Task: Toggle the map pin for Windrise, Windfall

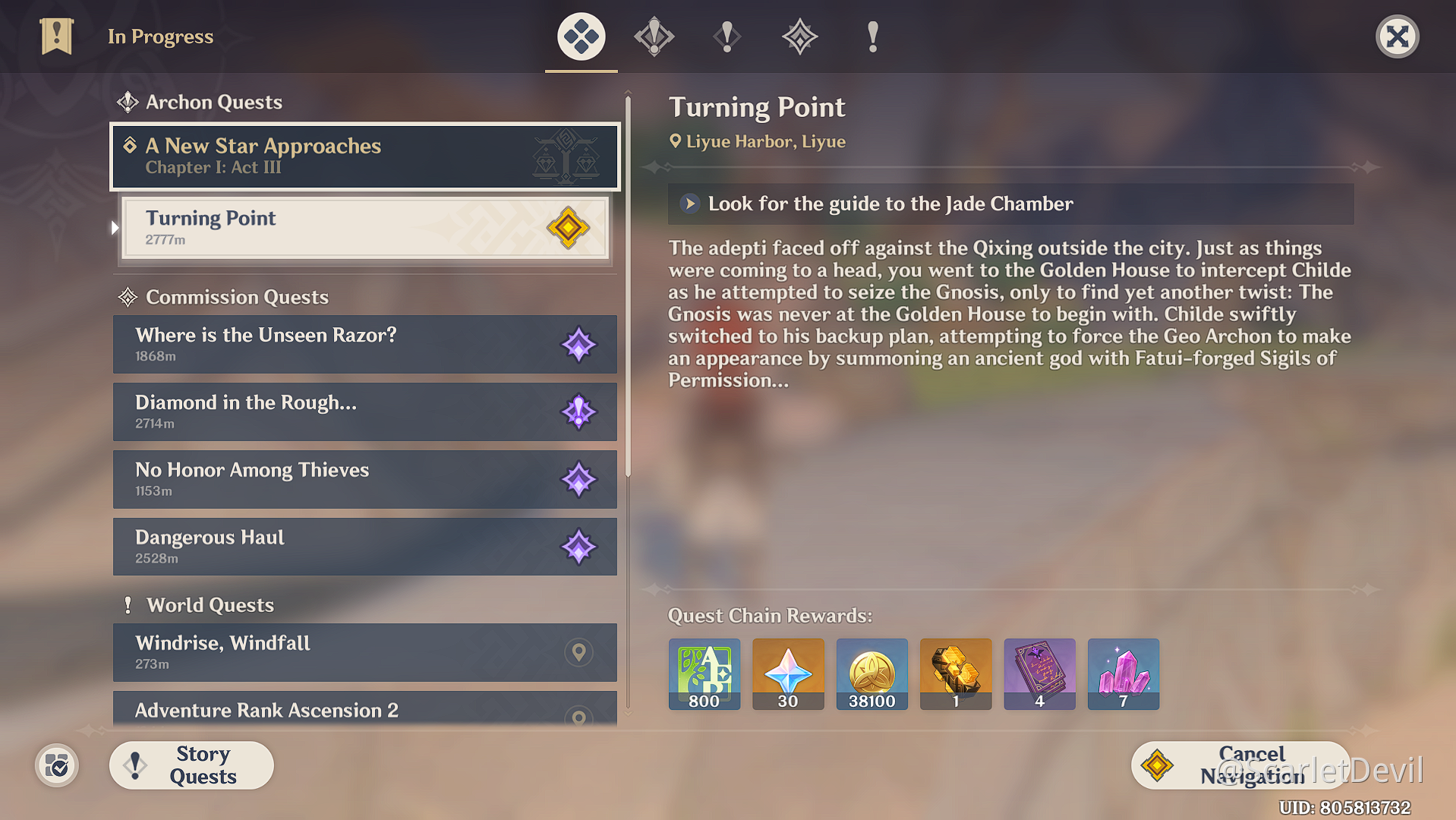Action: [x=579, y=652]
